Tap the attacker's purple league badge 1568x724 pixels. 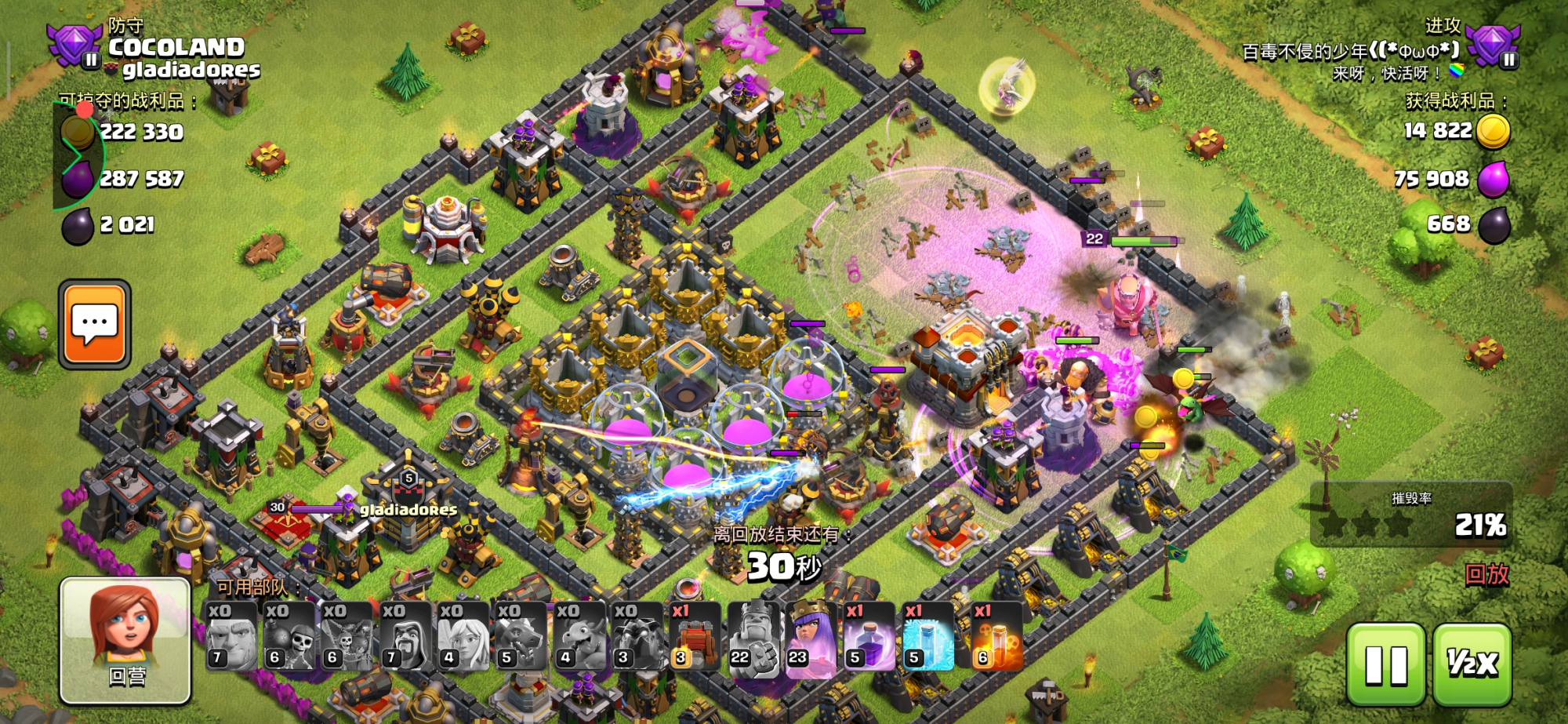pyautogui.click(x=1493, y=45)
